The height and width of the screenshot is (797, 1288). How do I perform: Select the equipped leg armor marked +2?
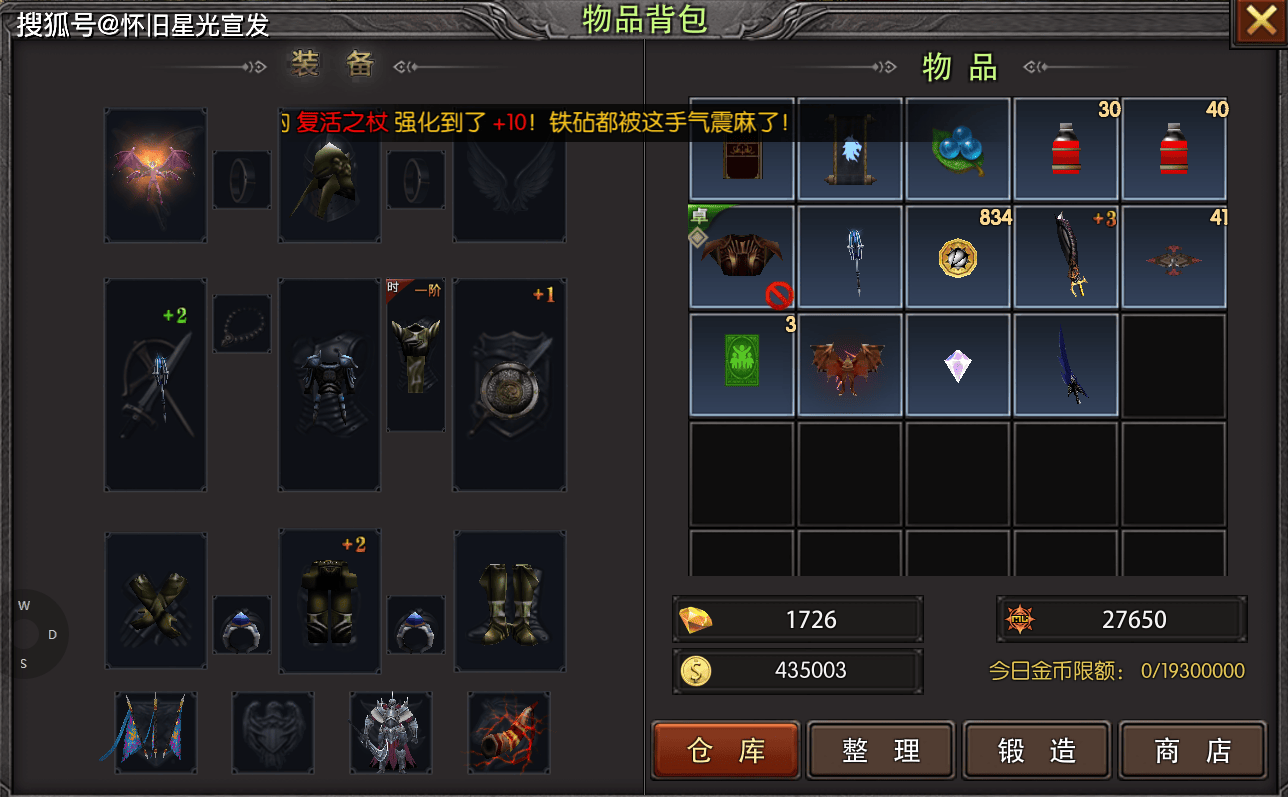[x=329, y=600]
